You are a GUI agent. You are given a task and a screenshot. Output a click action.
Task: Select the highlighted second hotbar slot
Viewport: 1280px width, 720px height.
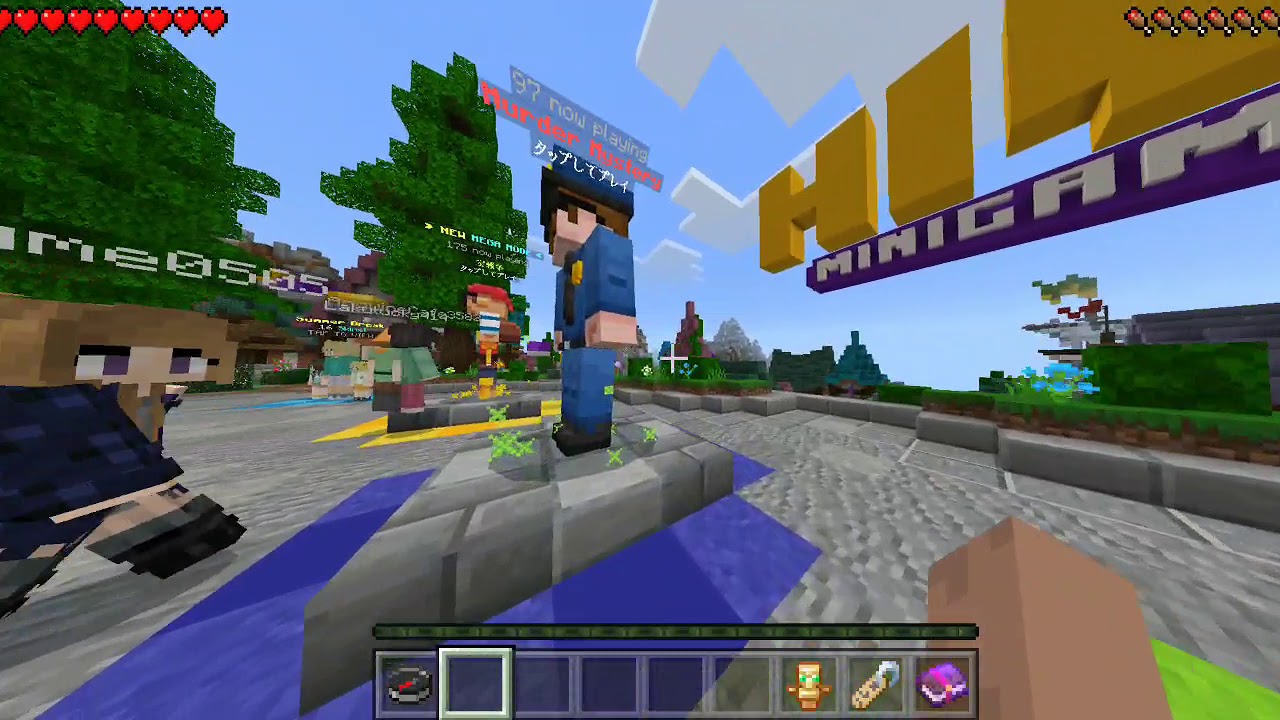(x=476, y=680)
